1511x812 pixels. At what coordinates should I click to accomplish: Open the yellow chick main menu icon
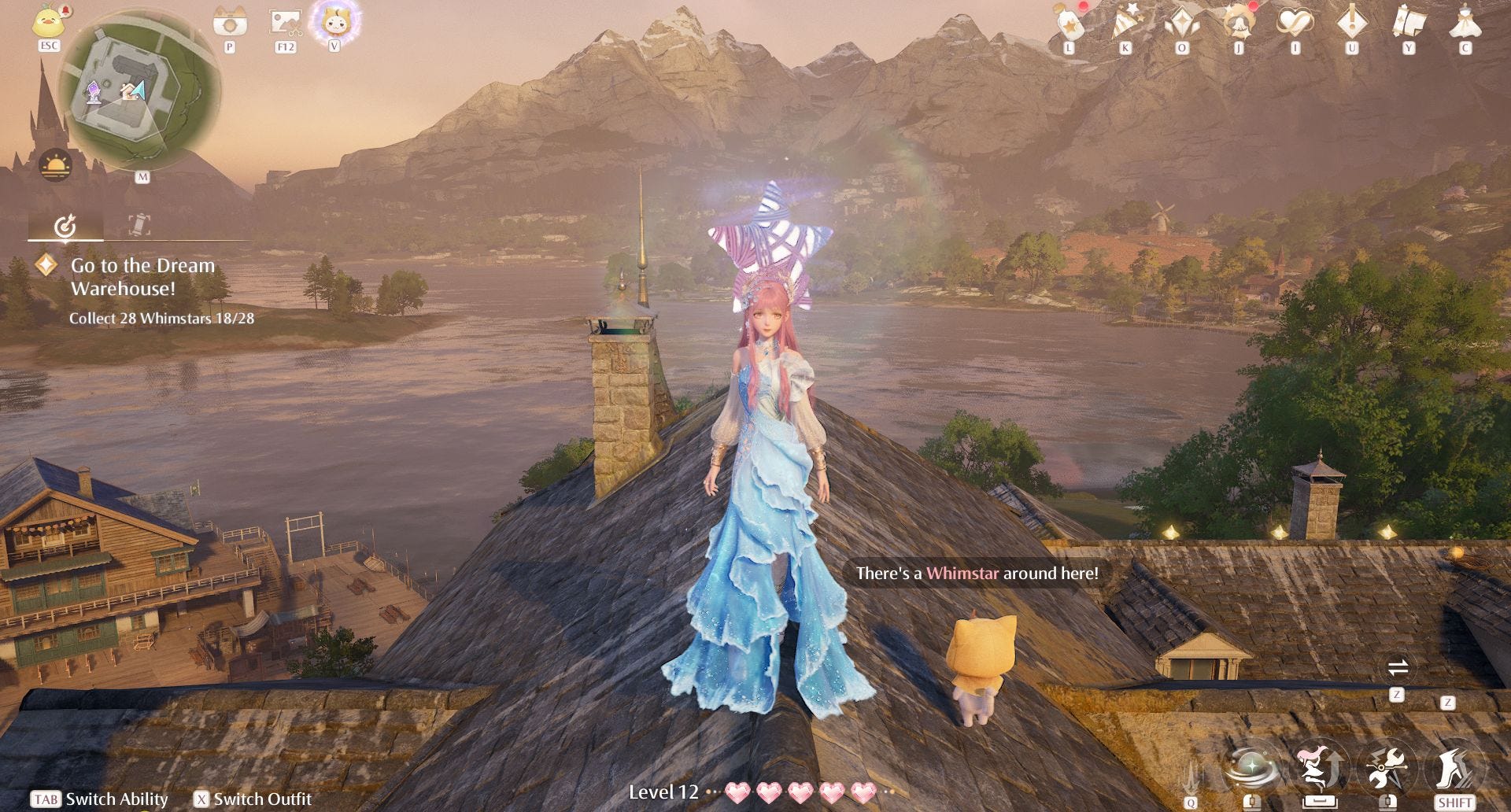[x=49, y=22]
